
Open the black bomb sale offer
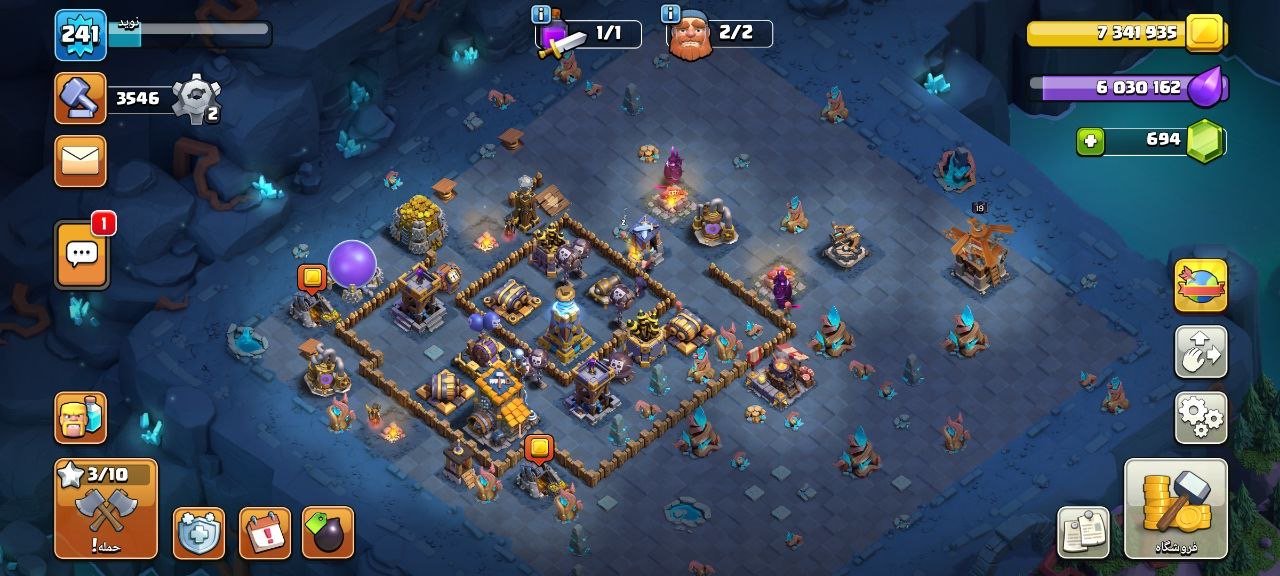pyautogui.click(x=328, y=533)
